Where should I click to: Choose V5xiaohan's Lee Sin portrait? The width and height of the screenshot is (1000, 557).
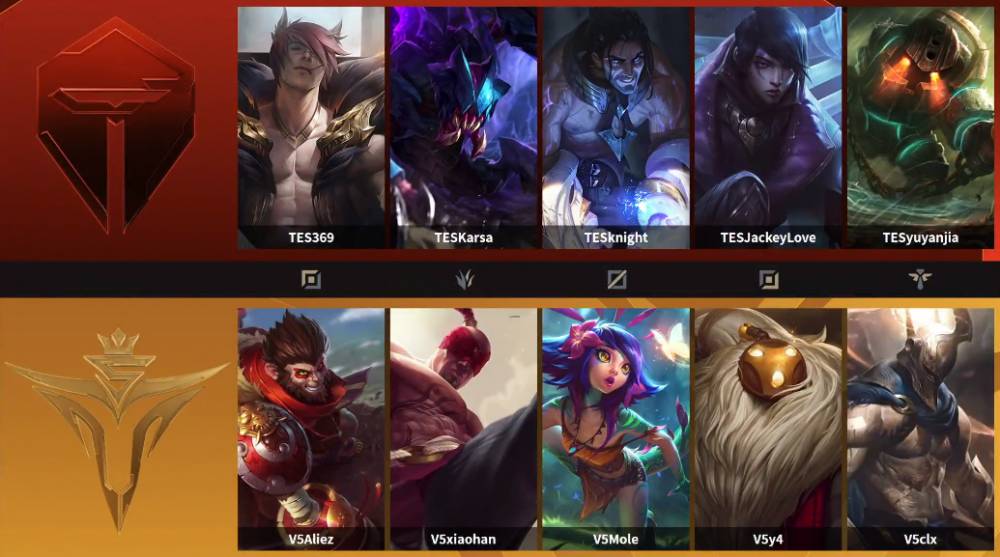[x=464, y=427]
